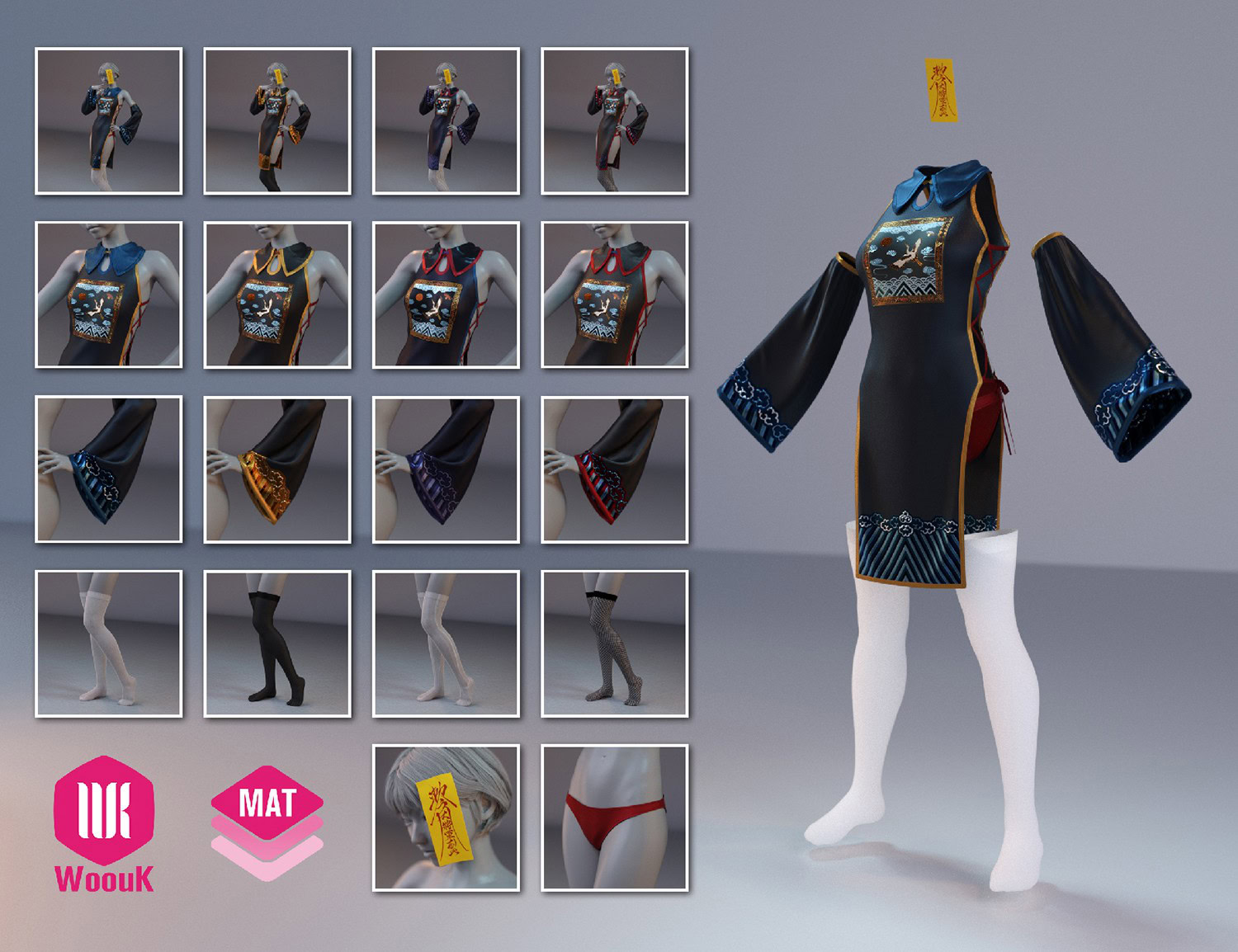Viewport: 1238px width, 952px height.
Task: Open the yellow talisman face thumbnail
Action: coord(446,818)
